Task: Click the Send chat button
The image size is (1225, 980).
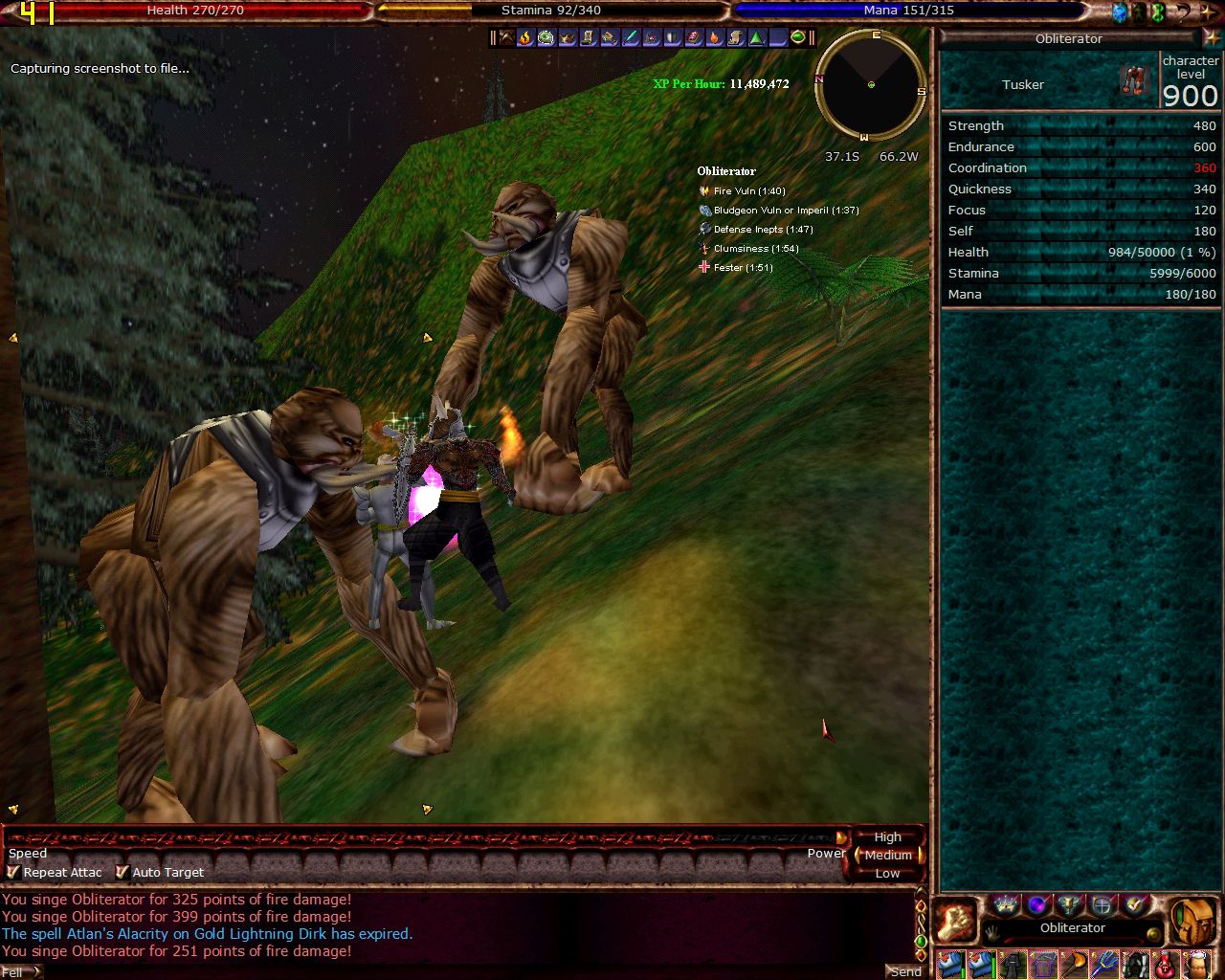Action: (905, 971)
